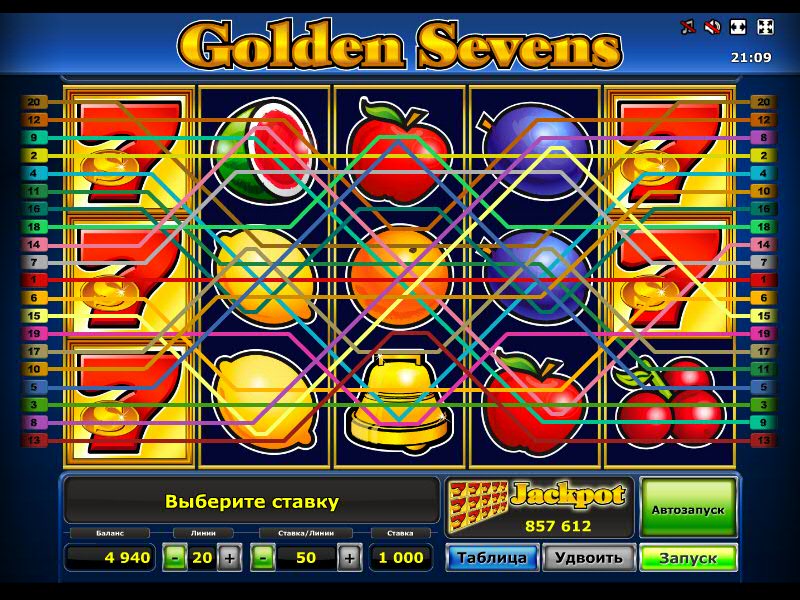Decrease the Линии line count
This screenshot has height=600, width=800.
pos(175,558)
